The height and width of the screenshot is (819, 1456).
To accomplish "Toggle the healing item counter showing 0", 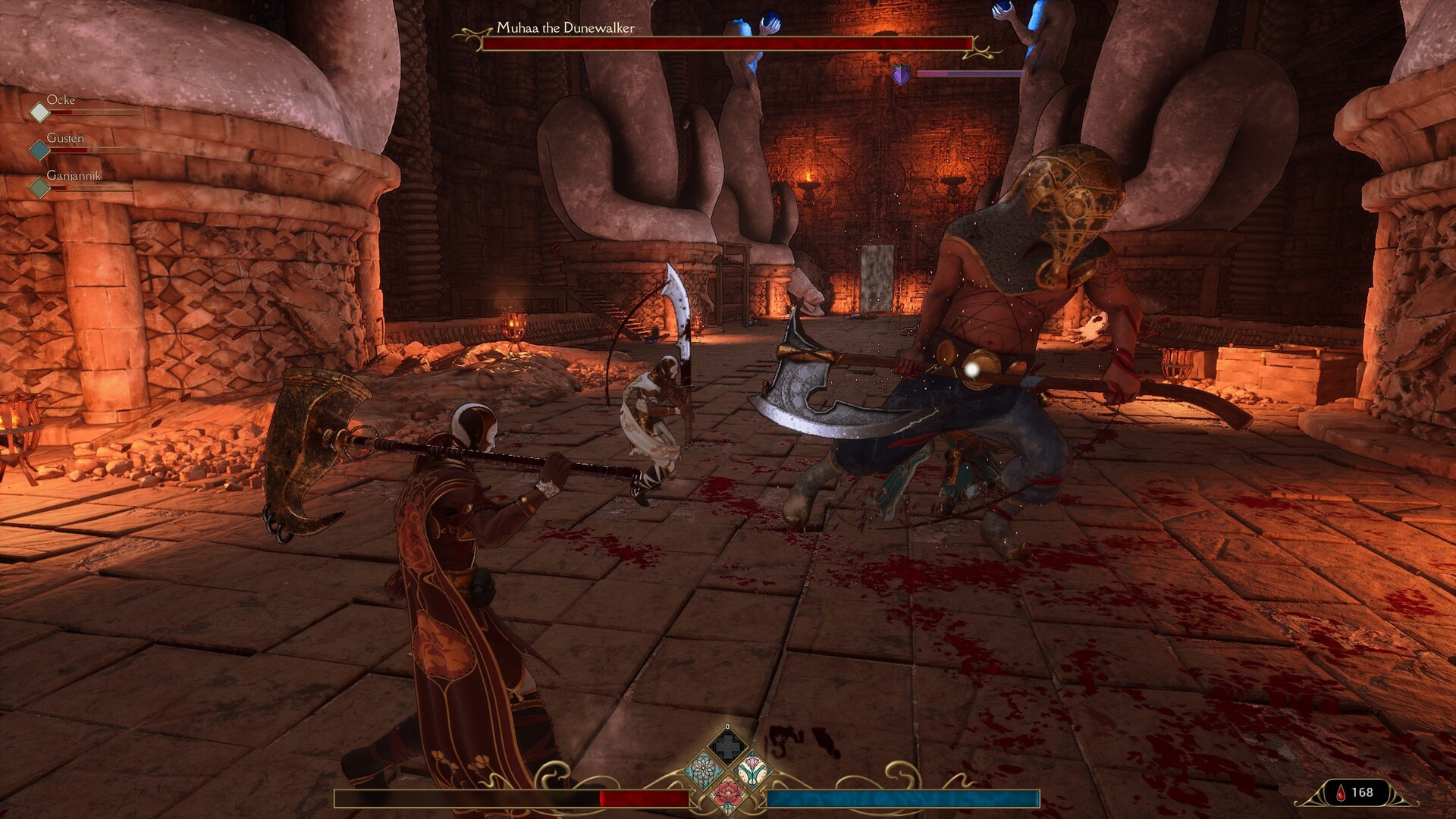I will click(x=728, y=728).
